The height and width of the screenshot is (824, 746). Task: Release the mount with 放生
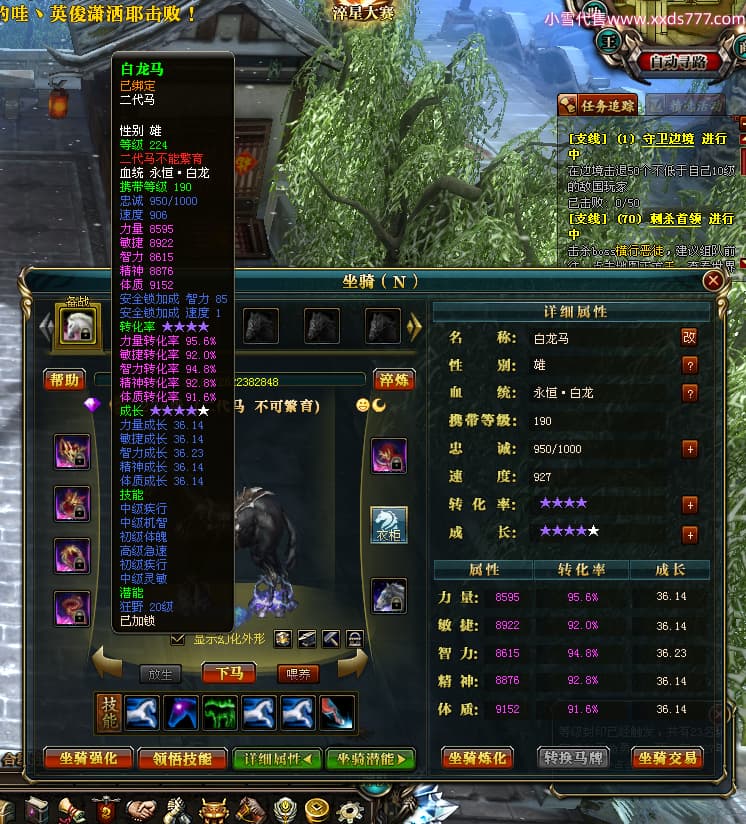(x=161, y=674)
